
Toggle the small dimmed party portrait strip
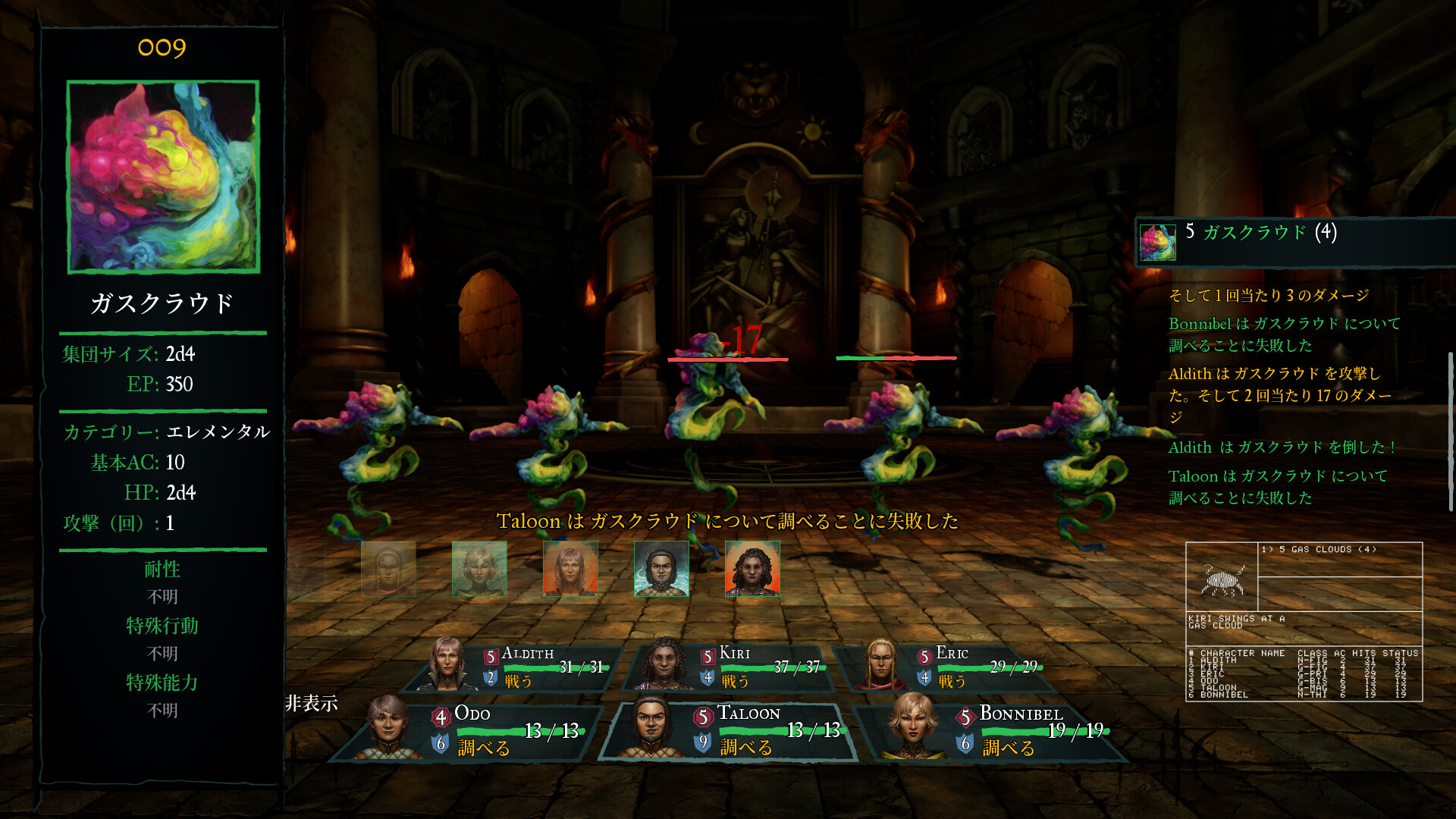(x=570, y=569)
